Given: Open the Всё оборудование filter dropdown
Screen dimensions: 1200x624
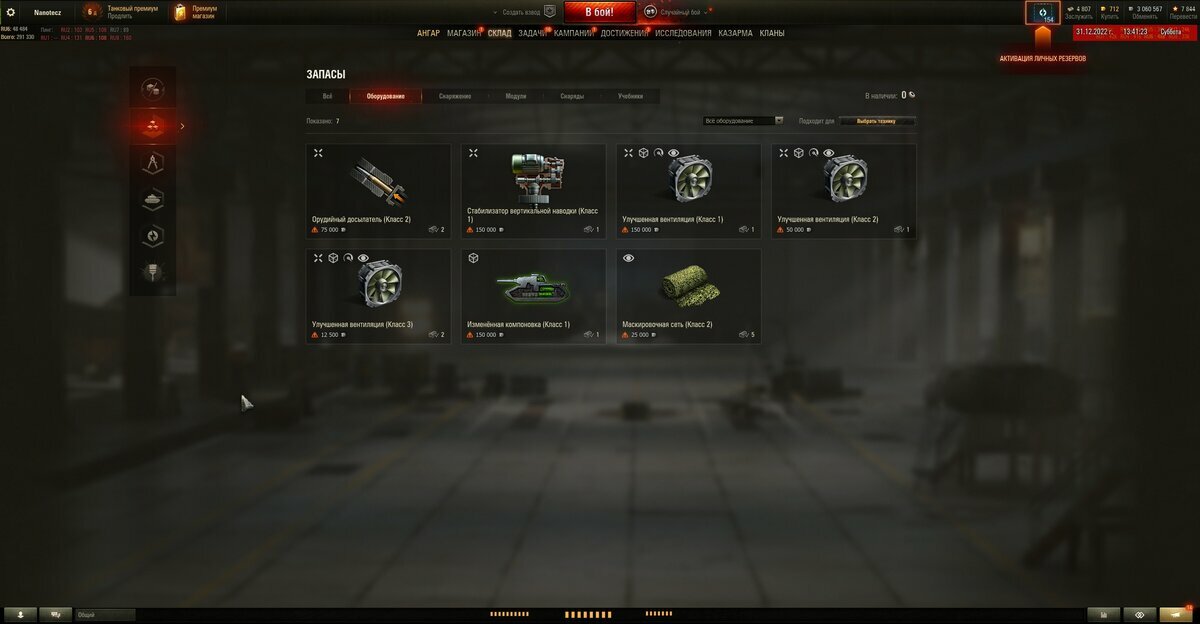Looking at the screenshot, I should pos(743,121).
